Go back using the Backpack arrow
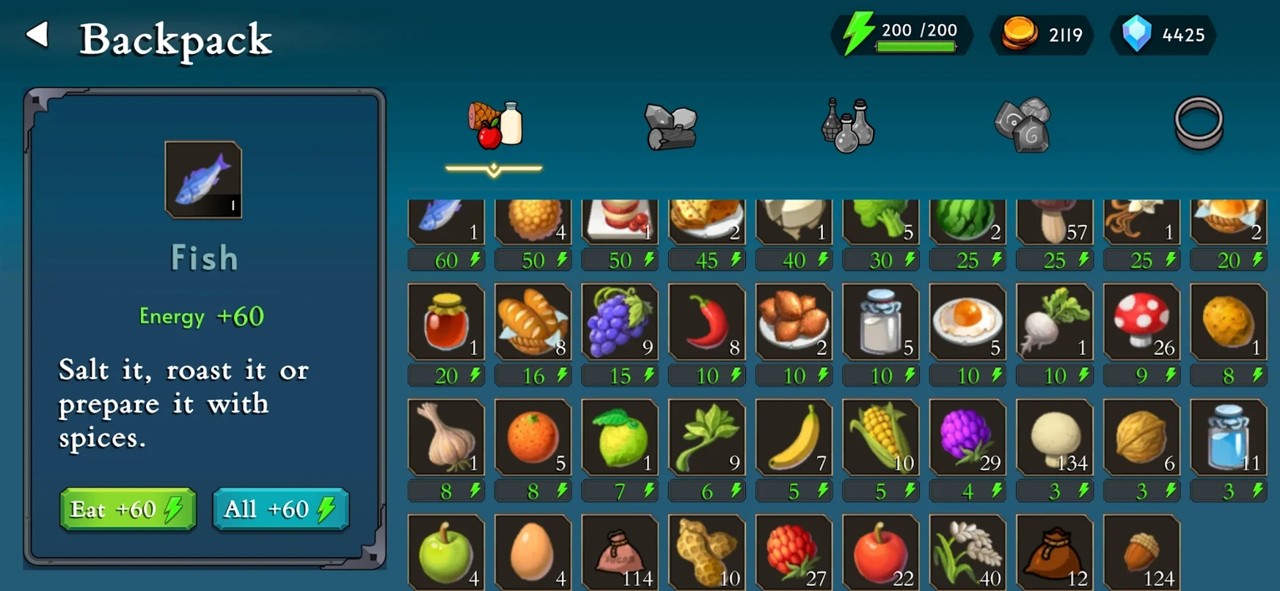 coord(37,36)
